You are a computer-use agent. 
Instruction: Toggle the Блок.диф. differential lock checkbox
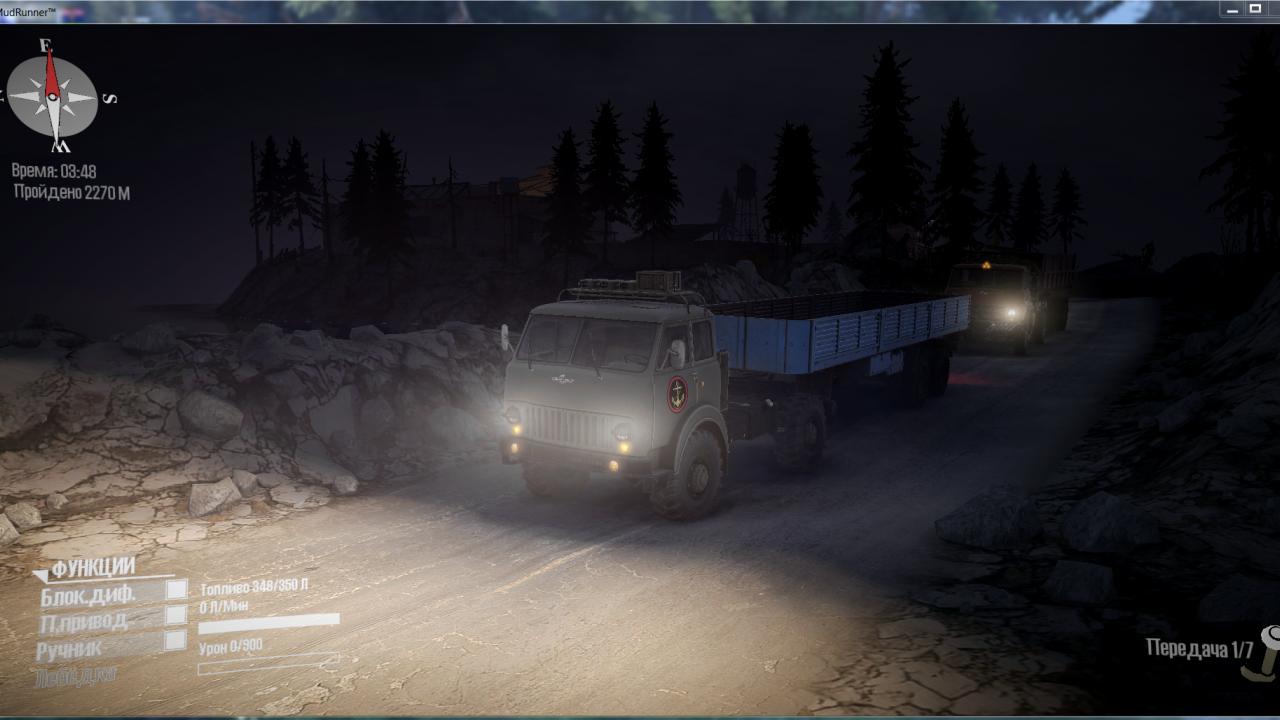click(x=176, y=590)
